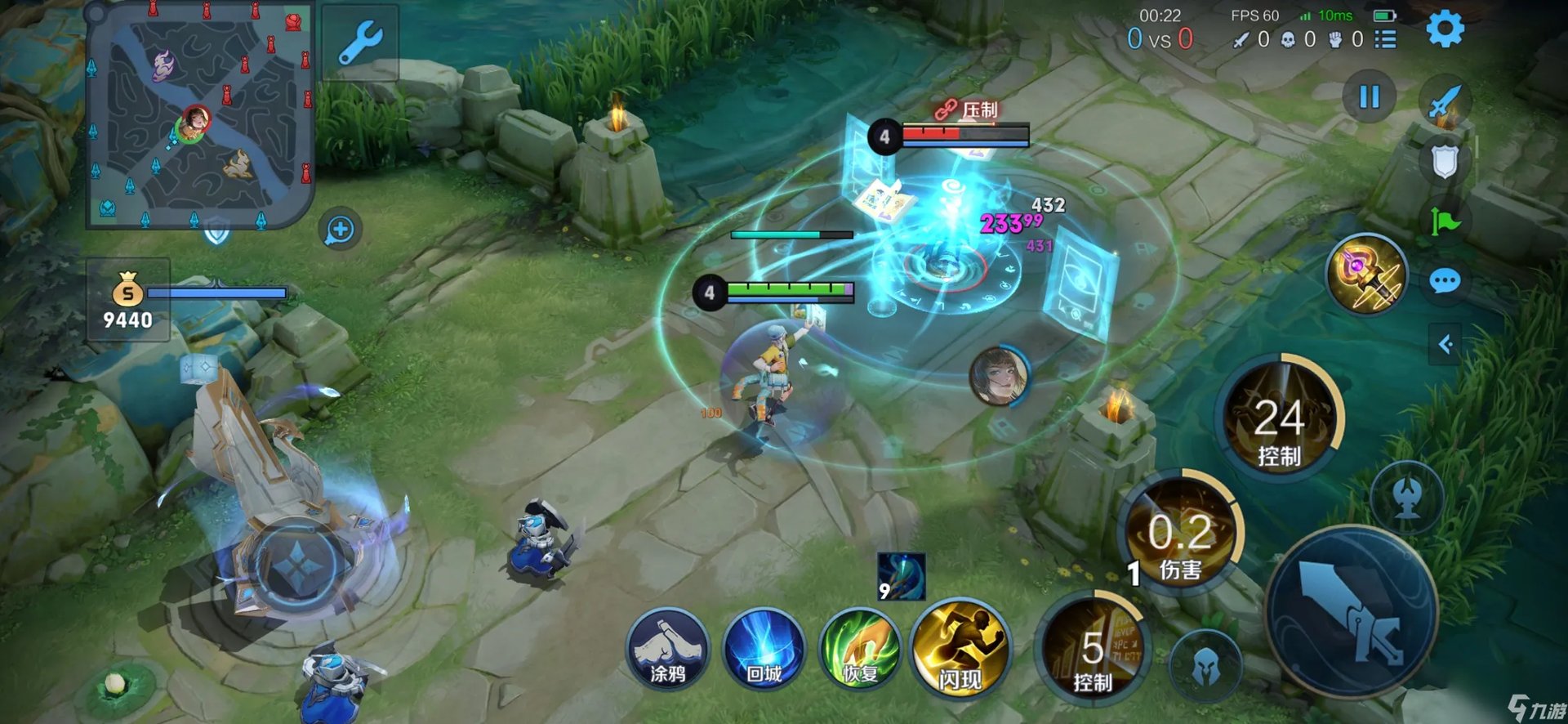This screenshot has height=724, width=1568.
Task: Open the chat speech bubble
Action: click(x=1445, y=282)
